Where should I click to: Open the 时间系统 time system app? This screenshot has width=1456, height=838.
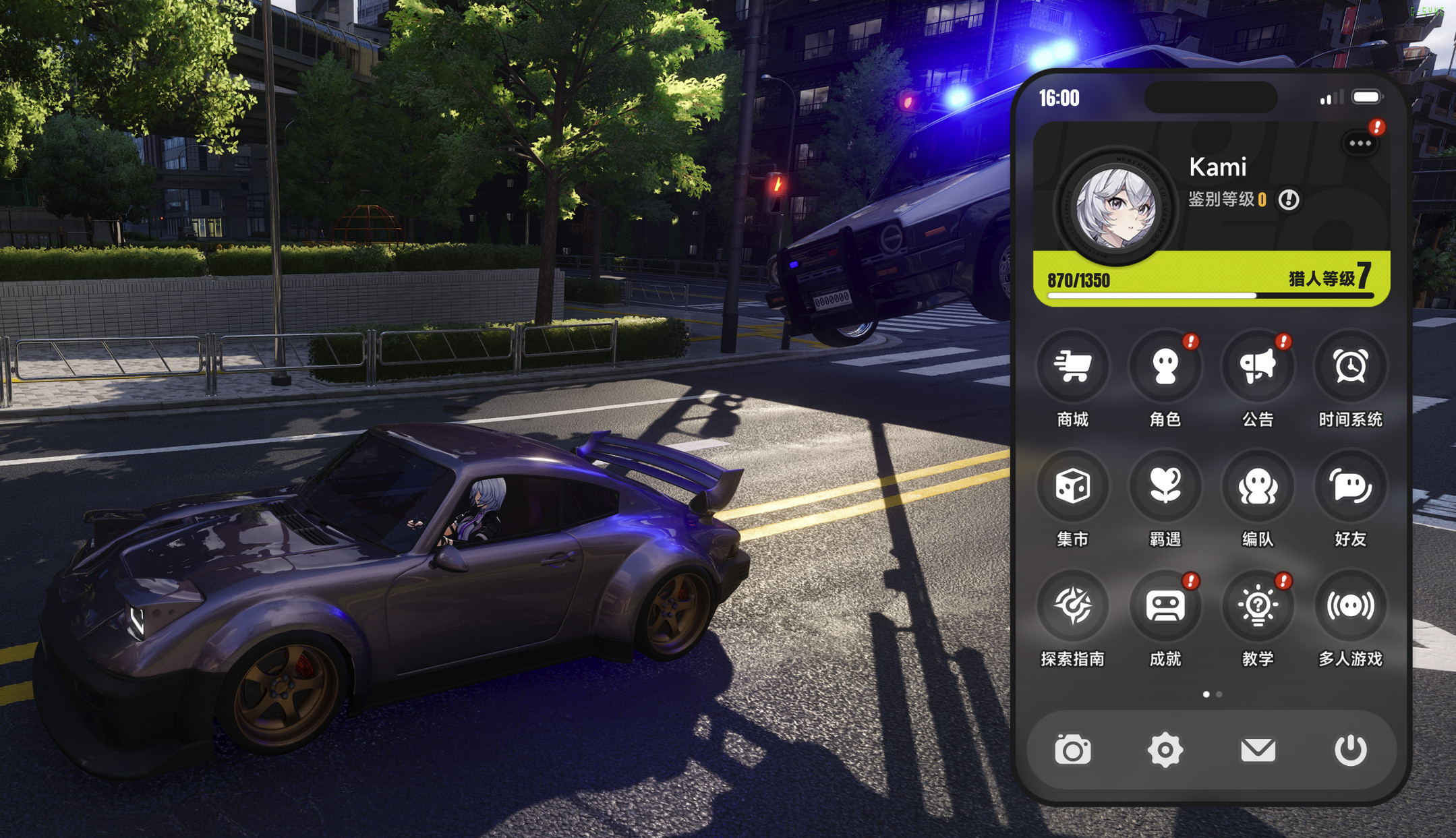pyautogui.click(x=1350, y=367)
